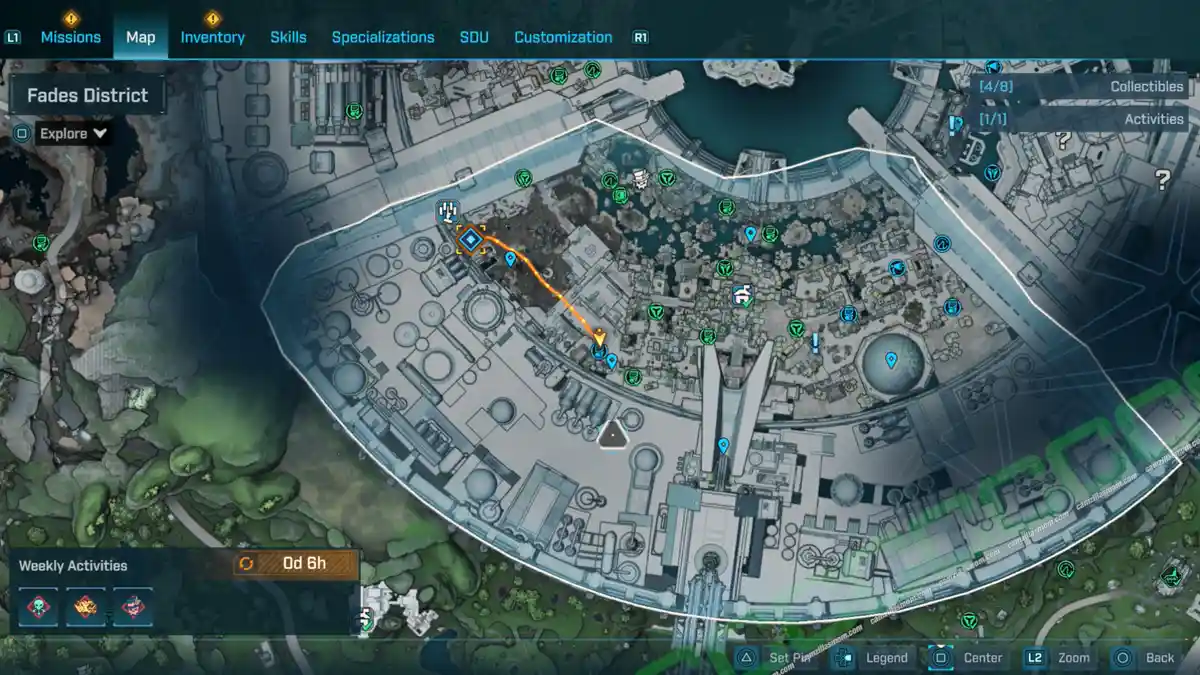Select the orange diamond mission waypoint marker
Image resolution: width=1200 pixels, height=675 pixels.
pos(470,239)
